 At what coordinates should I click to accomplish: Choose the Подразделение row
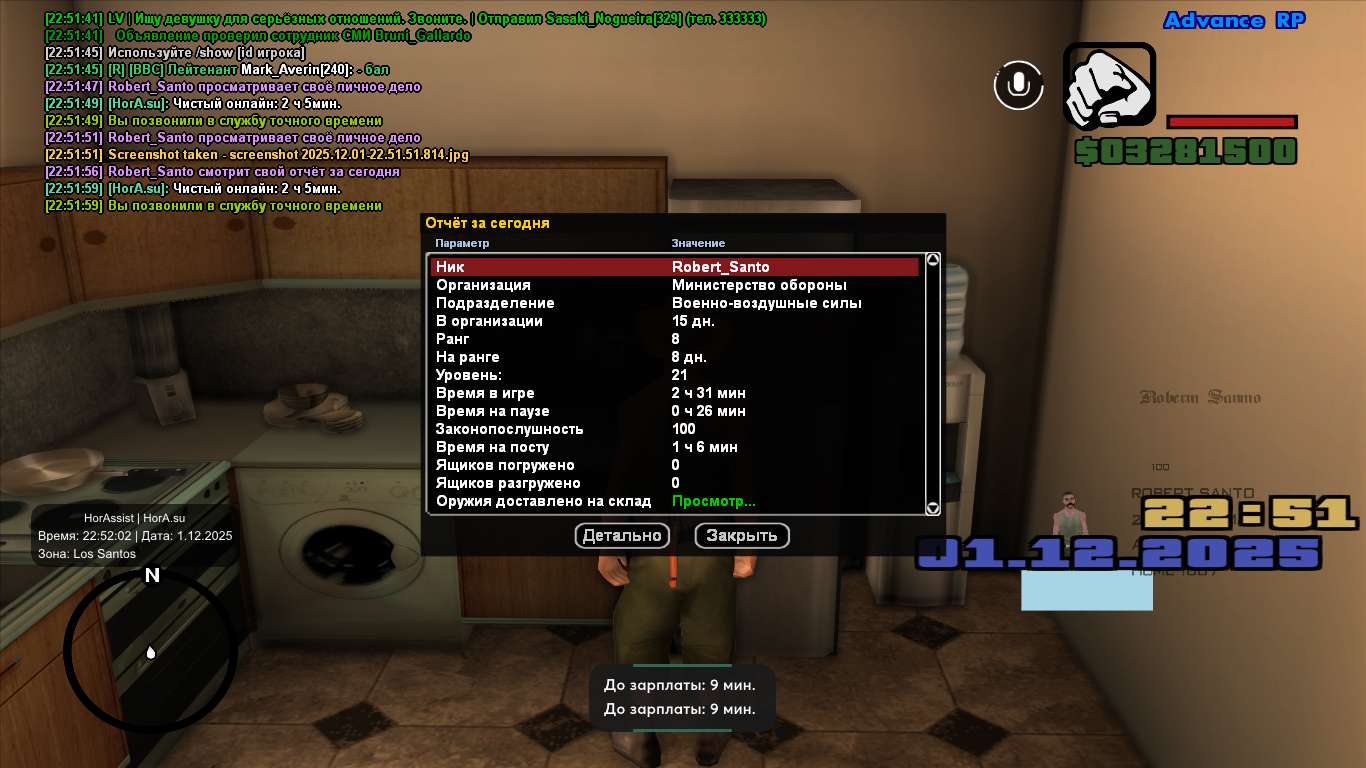pos(674,303)
